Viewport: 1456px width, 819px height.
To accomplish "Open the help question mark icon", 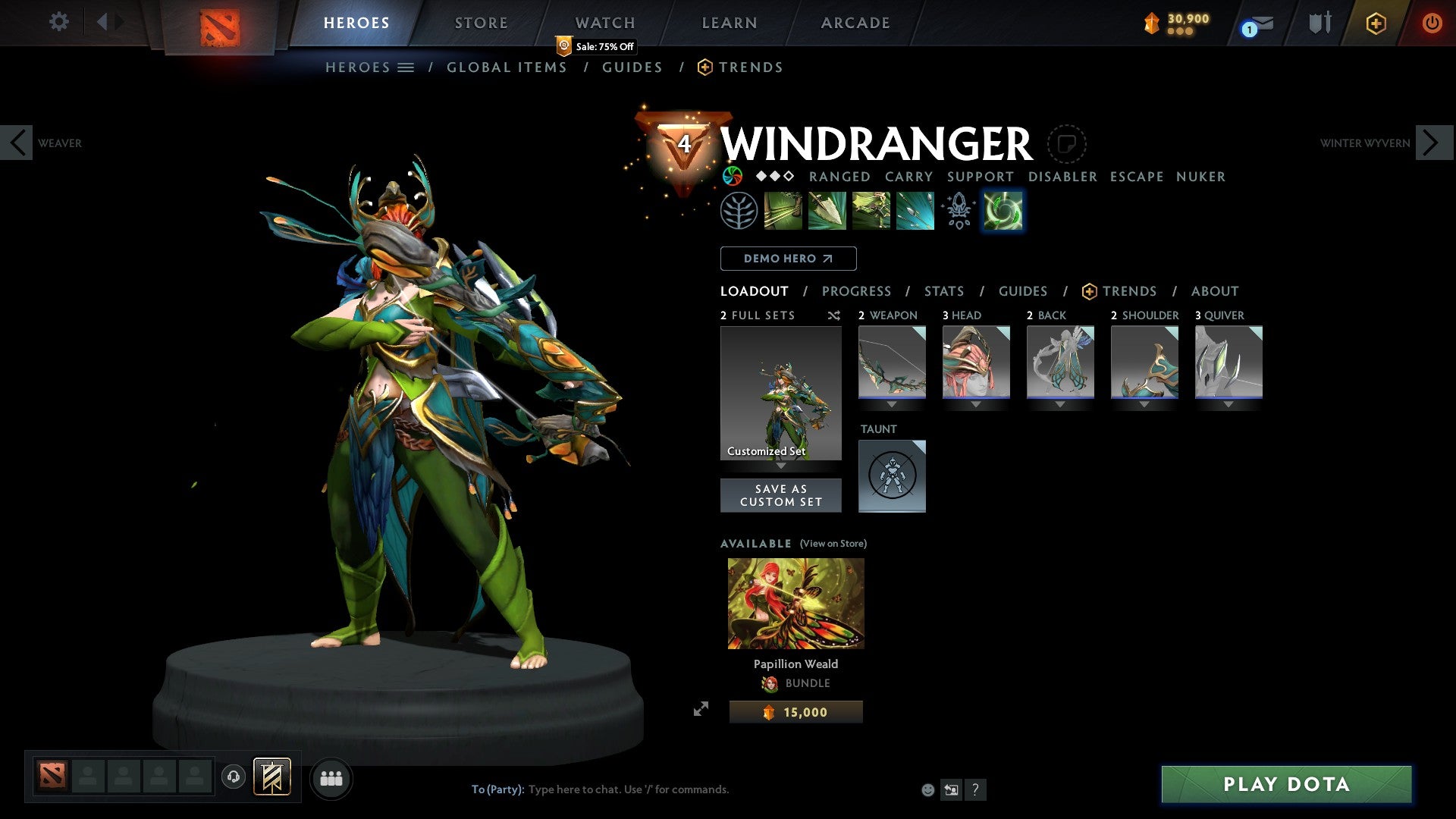I will tap(975, 789).
